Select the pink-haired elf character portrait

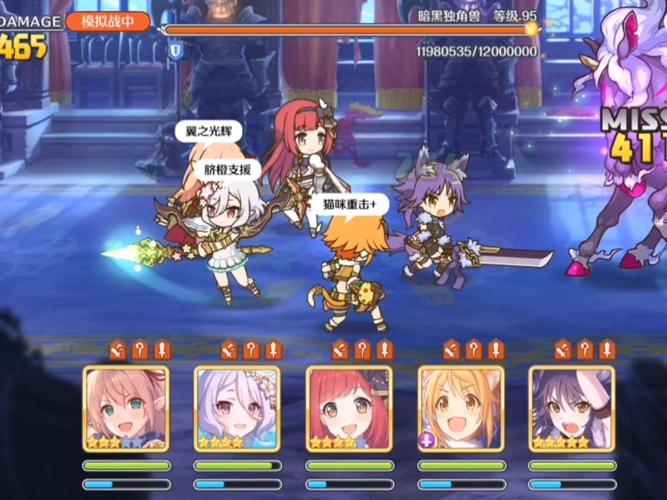point(126,408)
